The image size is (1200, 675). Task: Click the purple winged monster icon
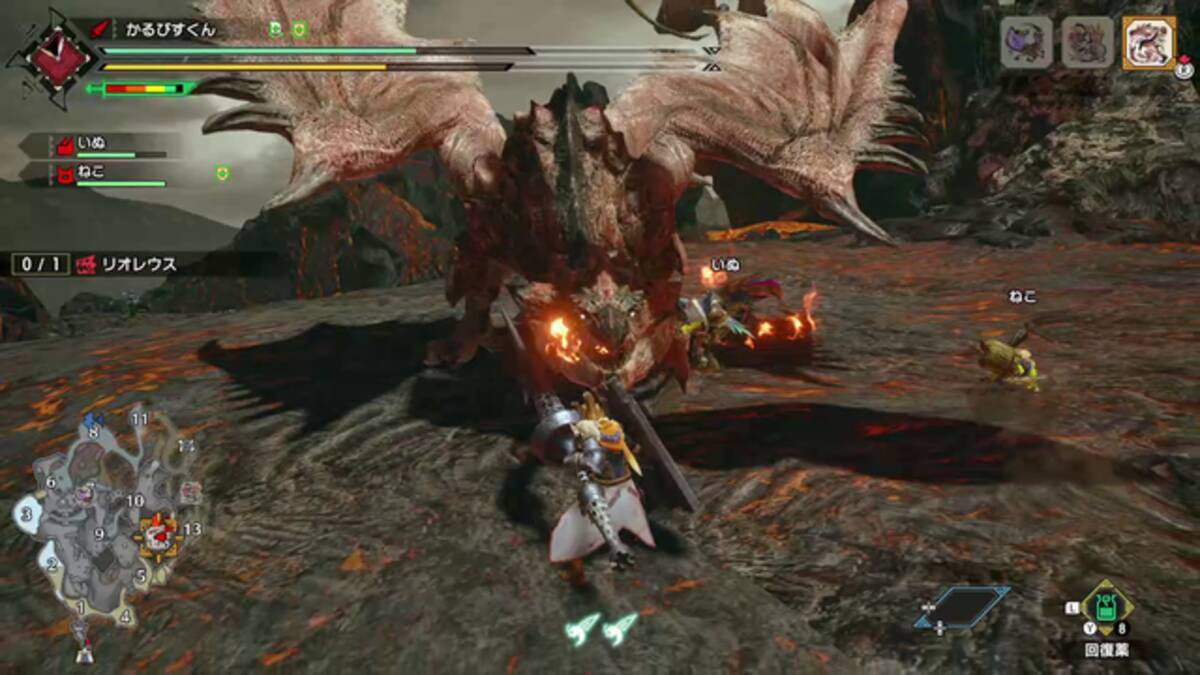click(1027, 43)
